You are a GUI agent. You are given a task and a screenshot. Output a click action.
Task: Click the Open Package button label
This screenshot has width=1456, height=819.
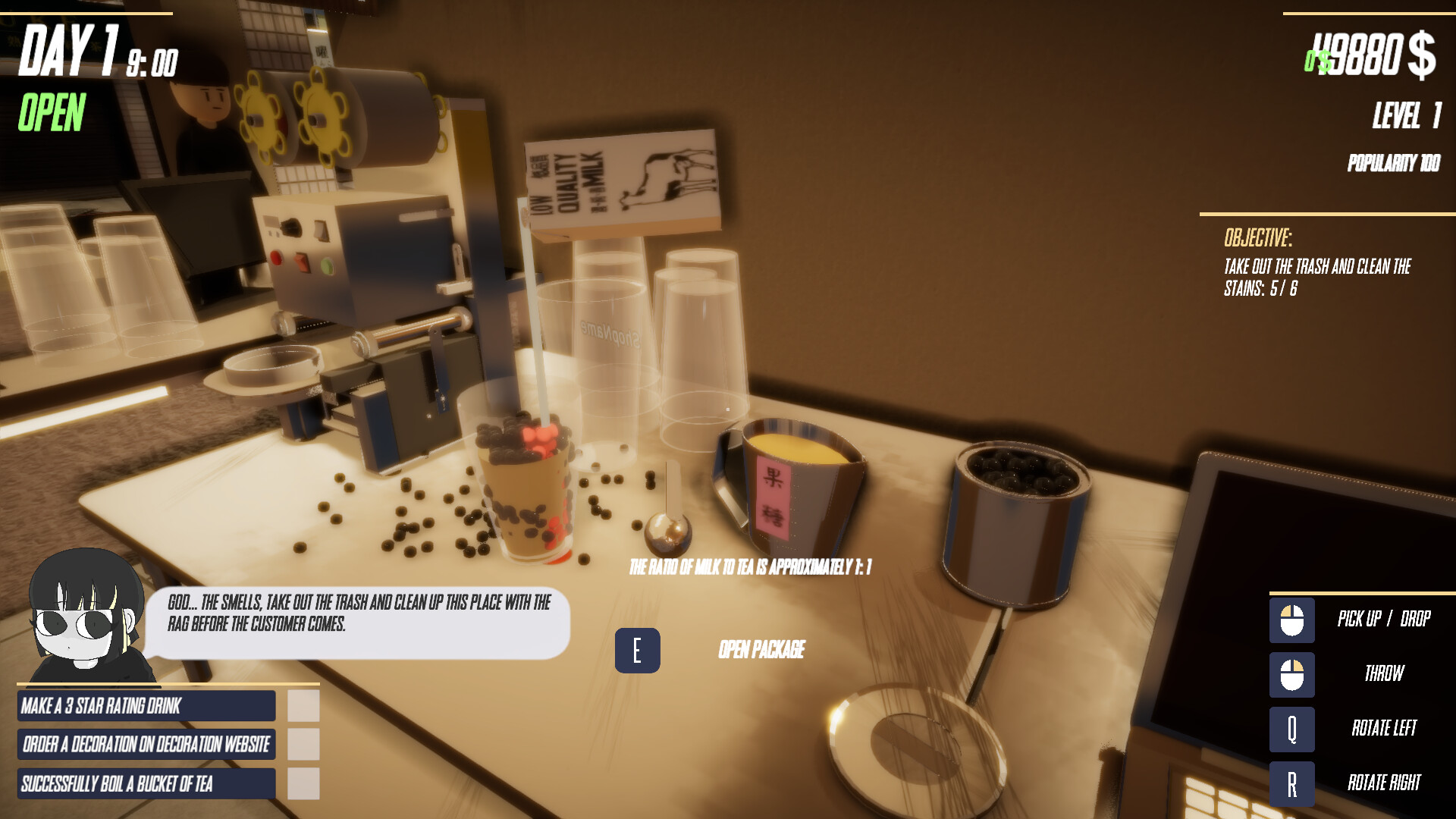(x=761, y=648)
